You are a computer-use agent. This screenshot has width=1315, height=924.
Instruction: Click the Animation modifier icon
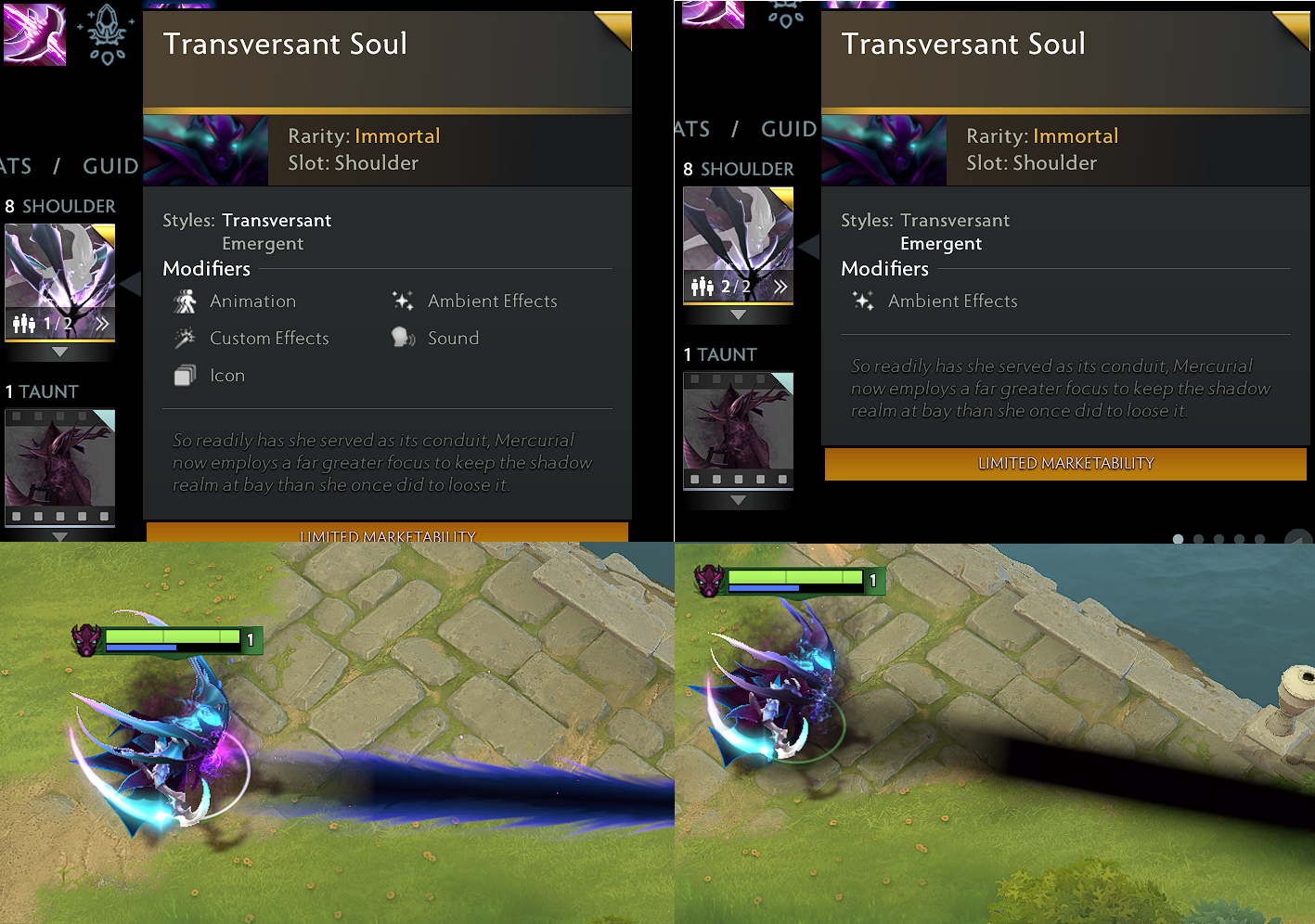[x=186, y=301]
